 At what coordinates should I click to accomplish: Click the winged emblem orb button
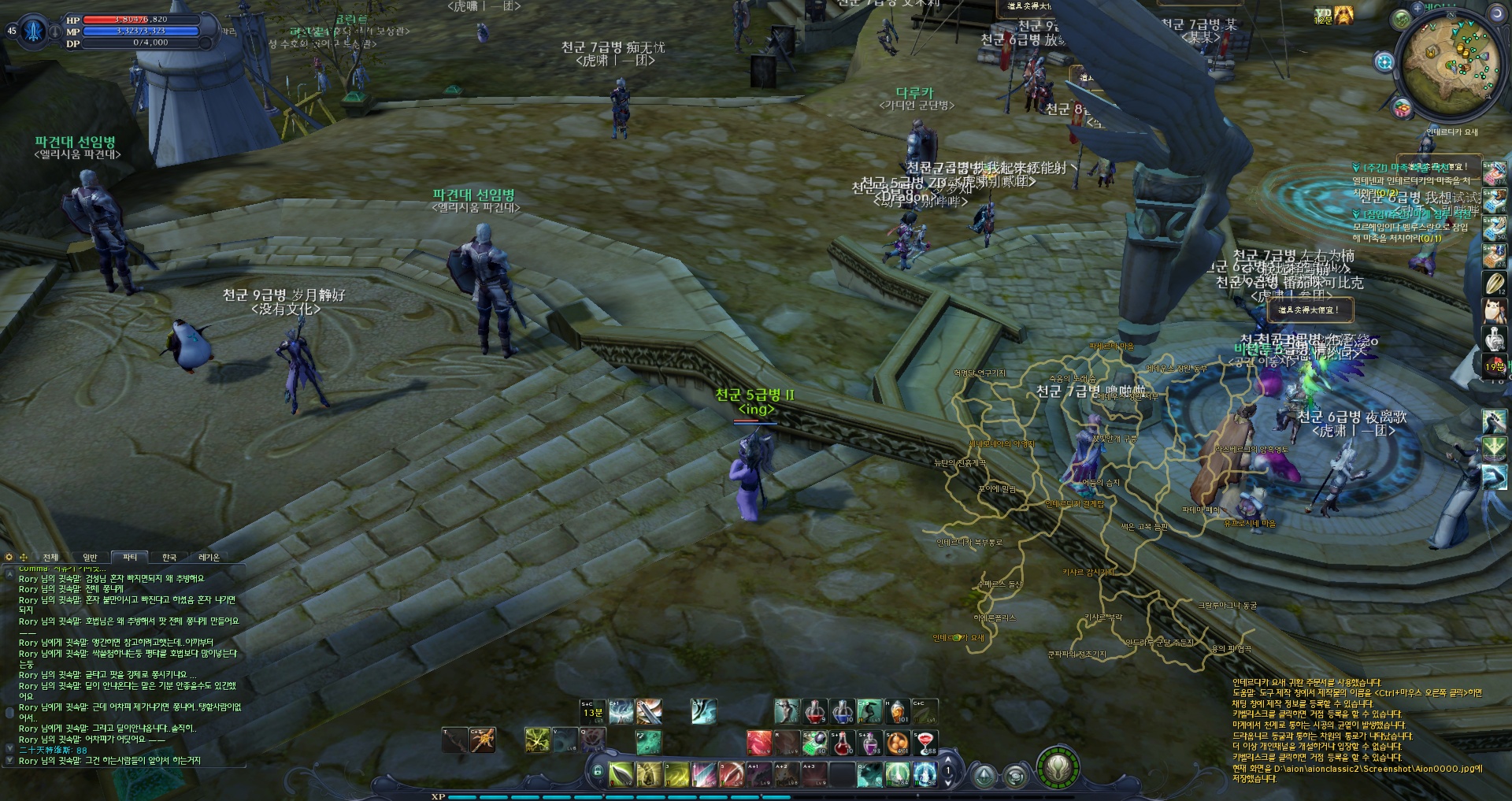(1058, 766)
